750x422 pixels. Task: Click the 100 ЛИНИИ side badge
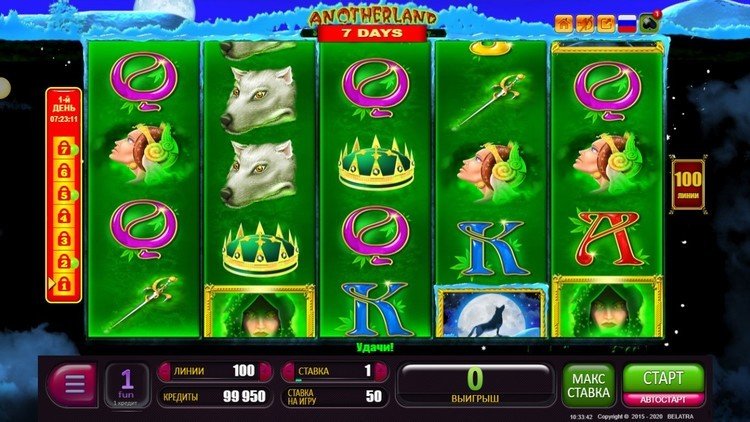(687, 183)
